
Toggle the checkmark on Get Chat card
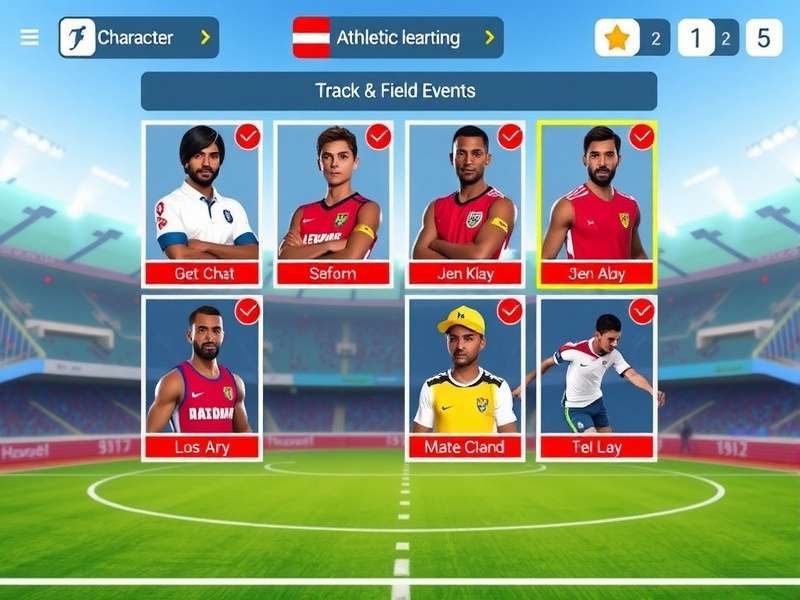tap(247, 137)
